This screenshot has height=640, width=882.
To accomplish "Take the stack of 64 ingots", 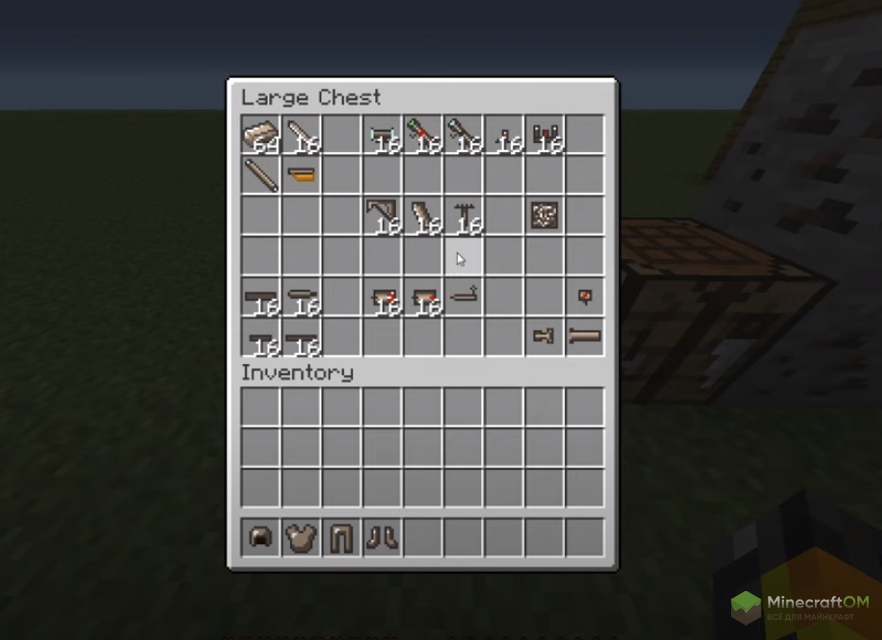I will tap(261, 135).
